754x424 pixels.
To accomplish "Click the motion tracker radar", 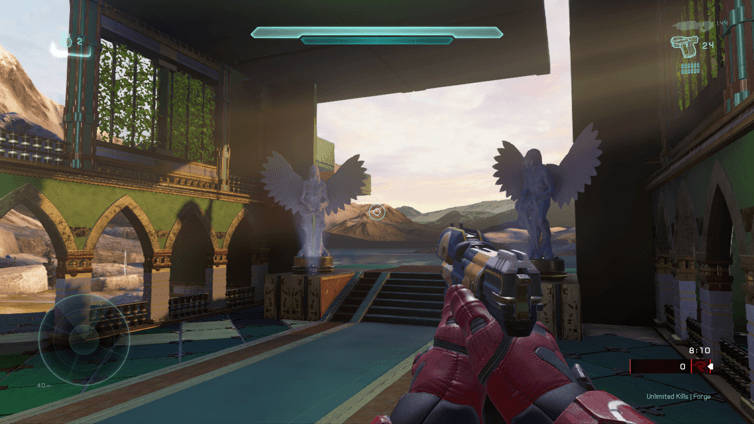I will coord(84,340).
